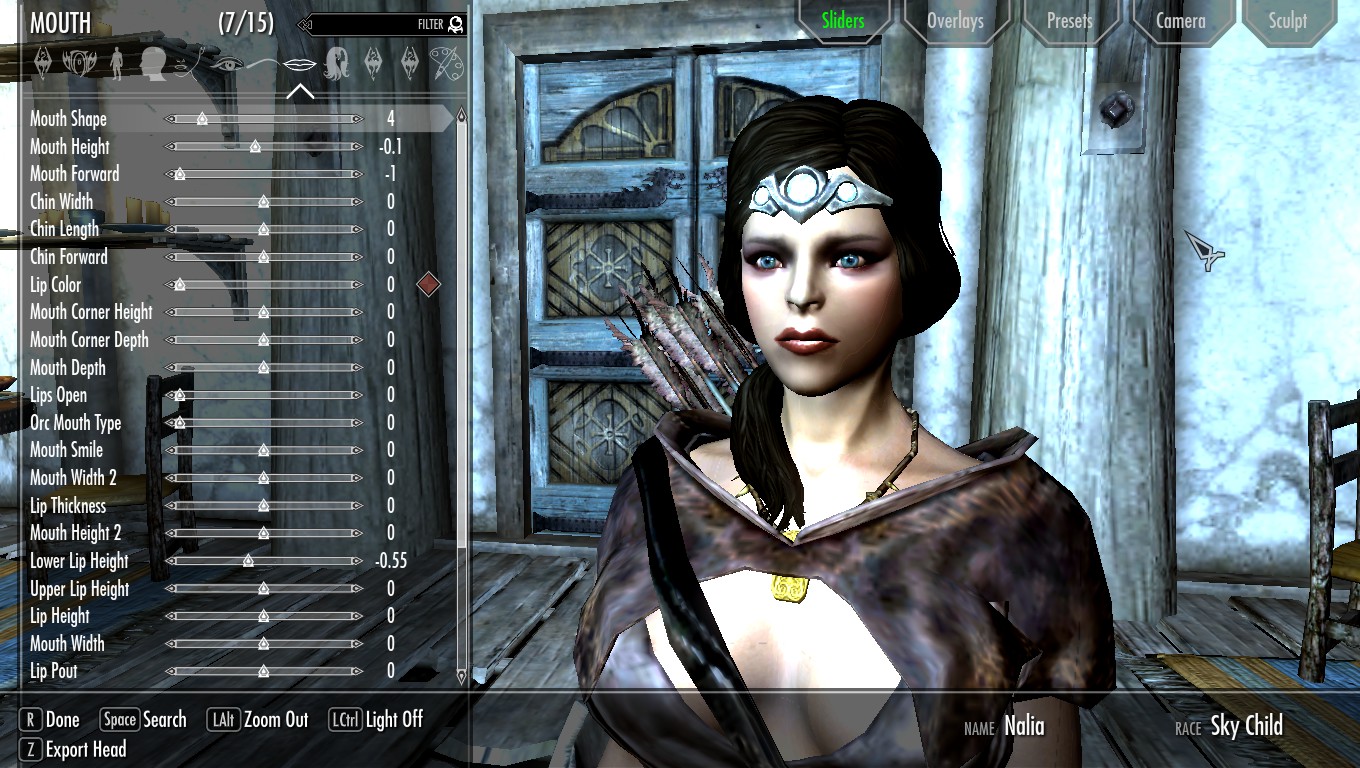
Task: Move the Mouth Smile slider
Action: [x=264, y=450]
